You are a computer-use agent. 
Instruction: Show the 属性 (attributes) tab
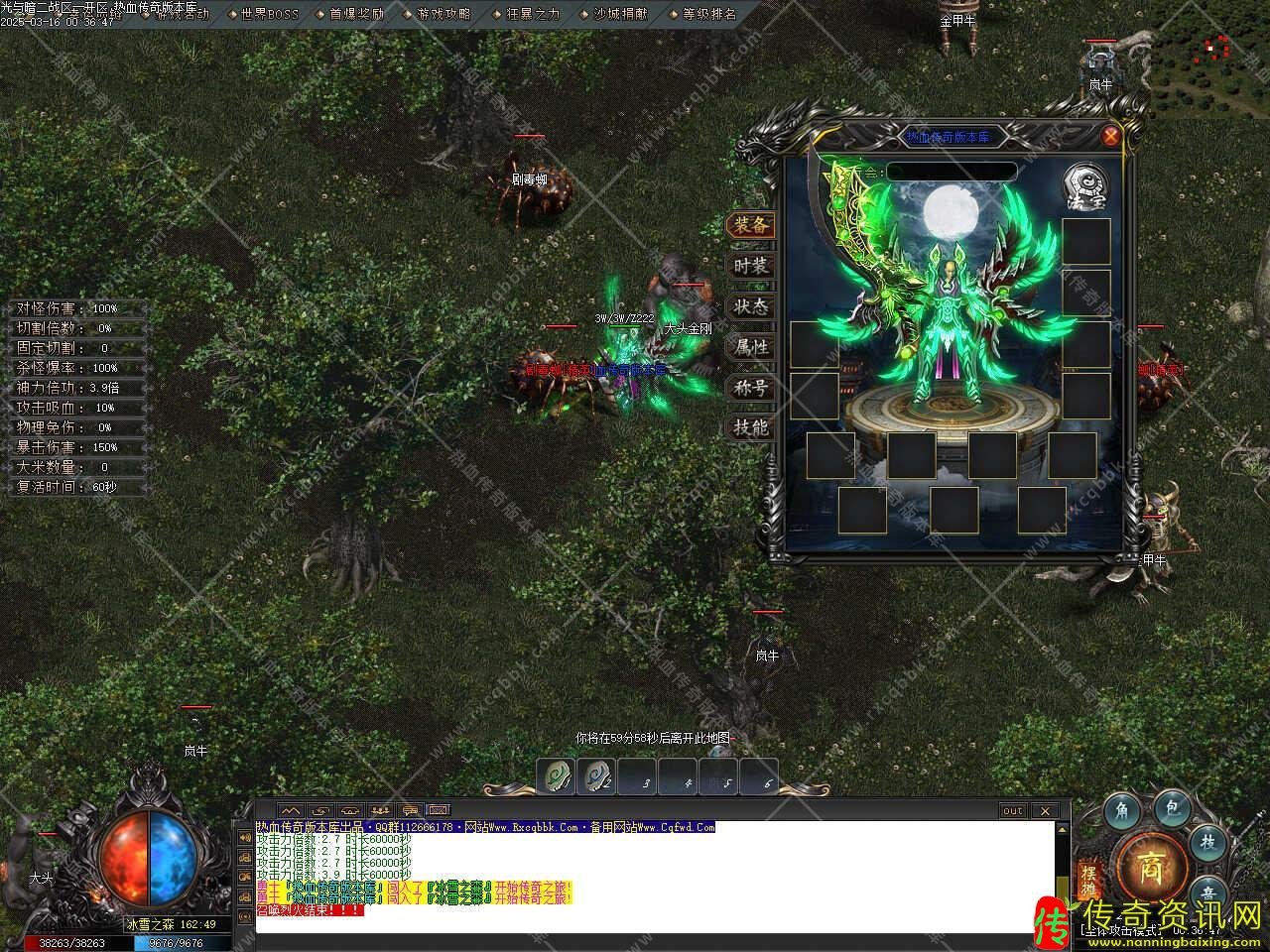[x=751, y=347]
